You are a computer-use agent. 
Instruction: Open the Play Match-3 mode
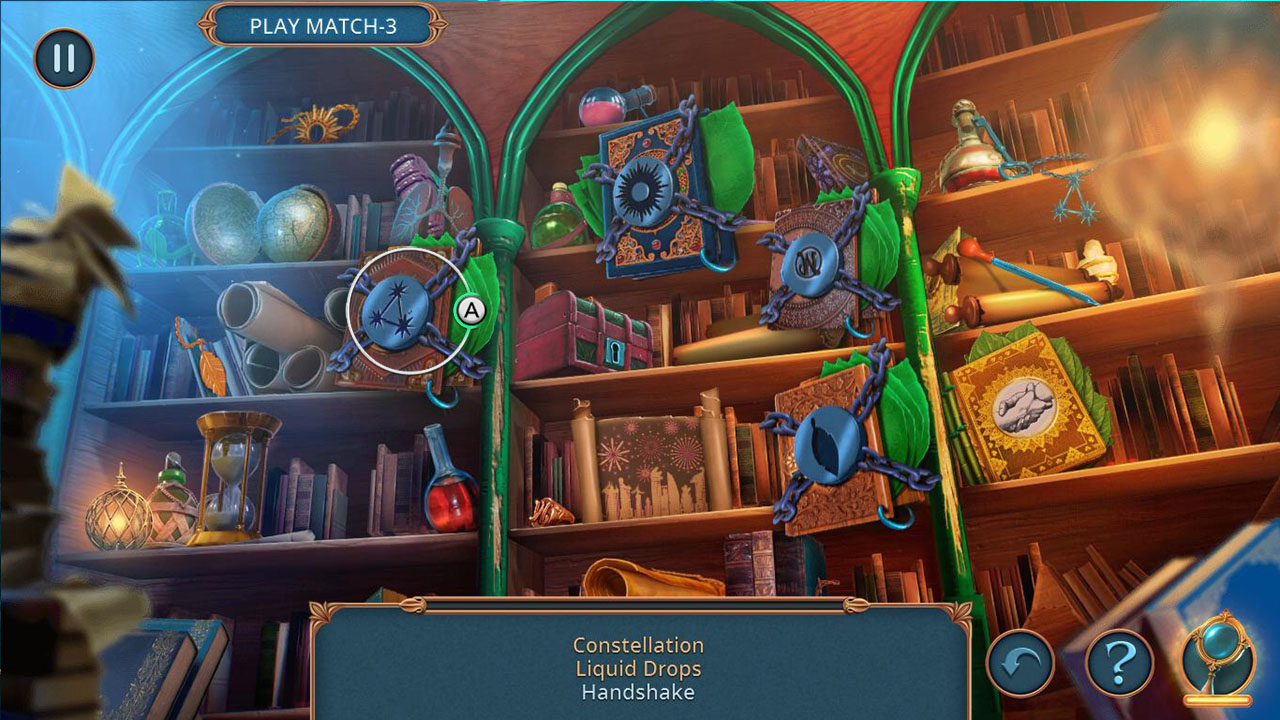330,27
